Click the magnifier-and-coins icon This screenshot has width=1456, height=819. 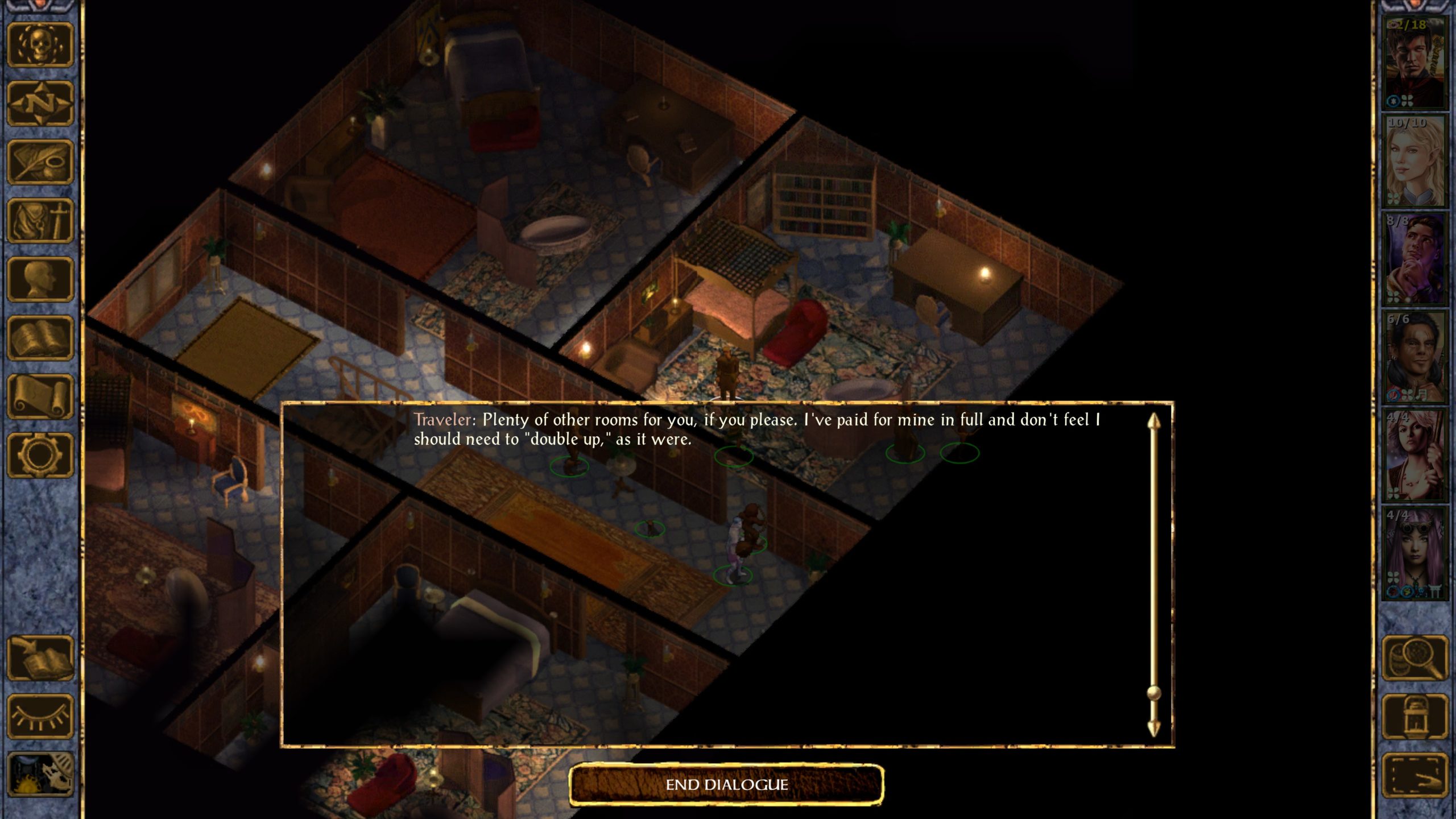point(1414,658)
